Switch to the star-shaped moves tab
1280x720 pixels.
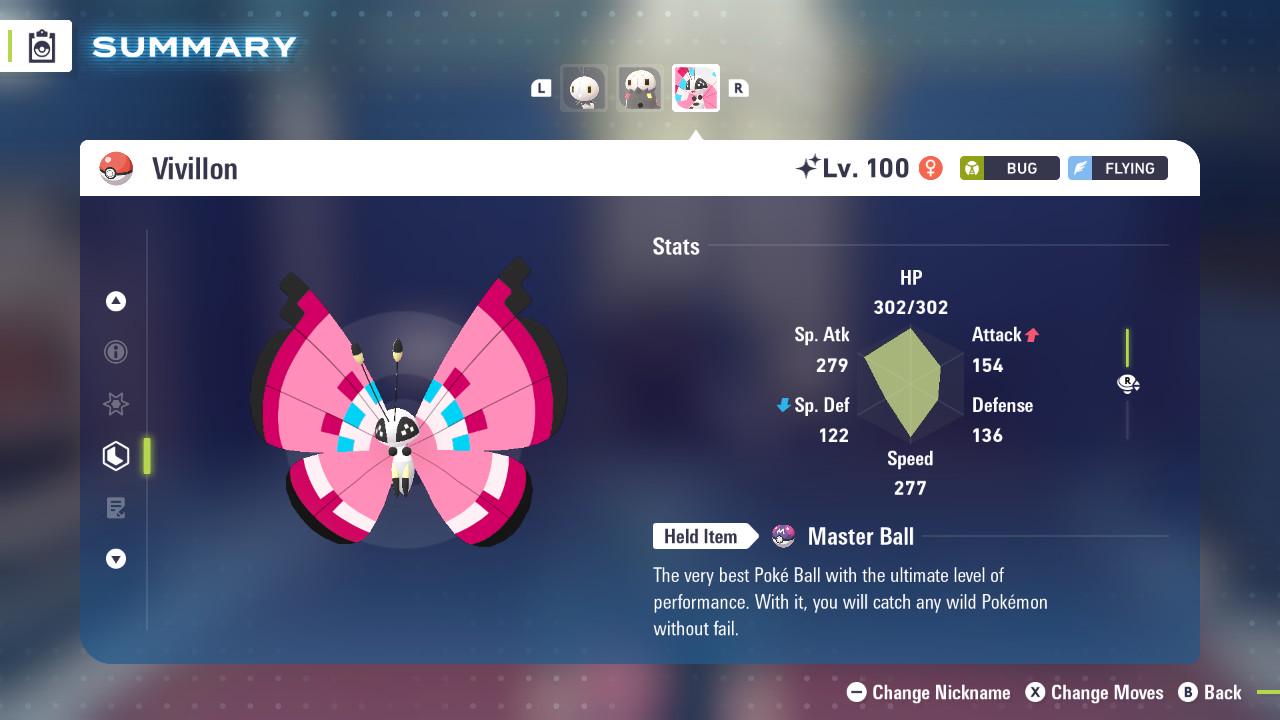[116, 404]
